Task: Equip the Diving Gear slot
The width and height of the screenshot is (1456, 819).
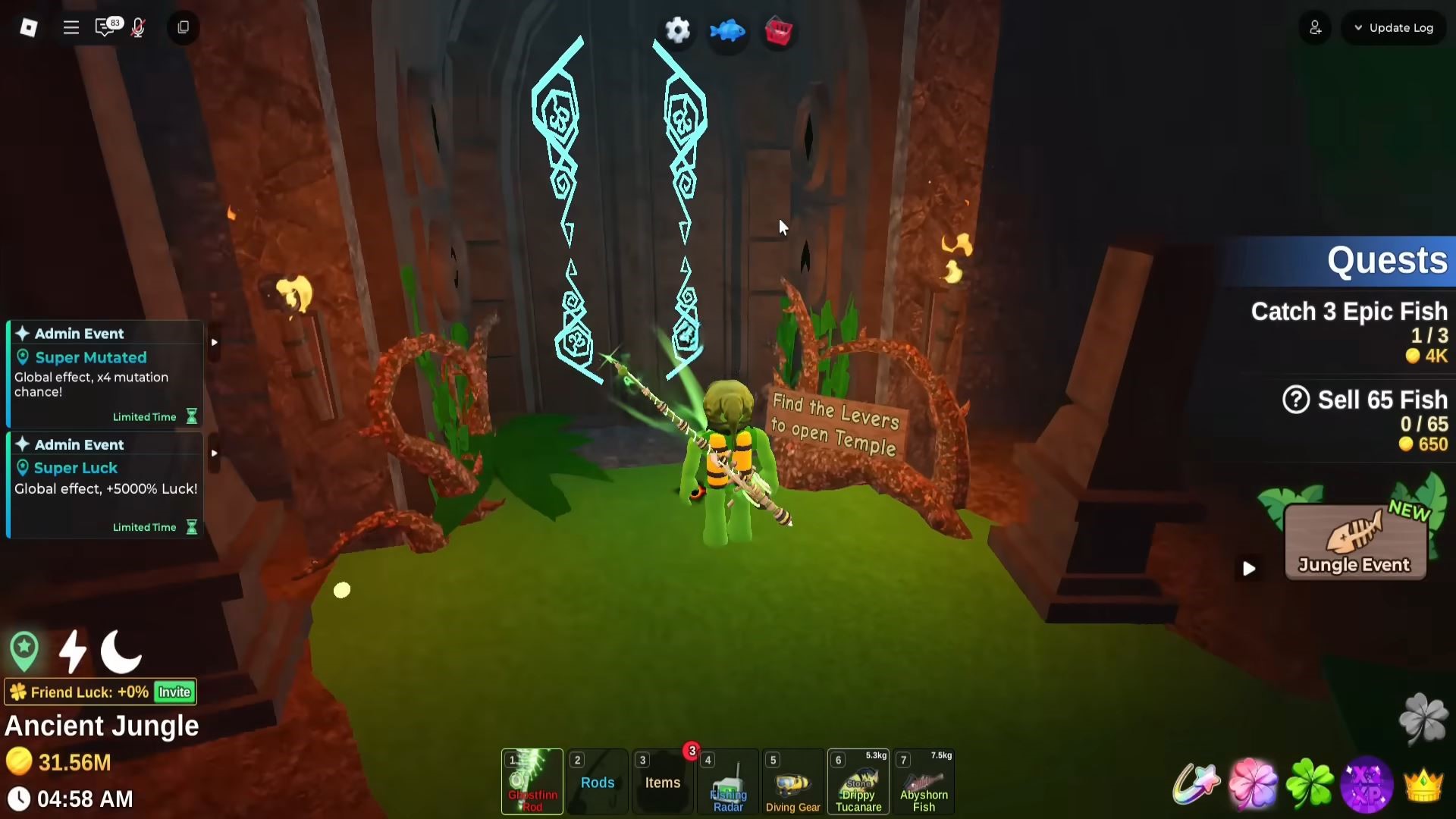Action: point(792,782)
